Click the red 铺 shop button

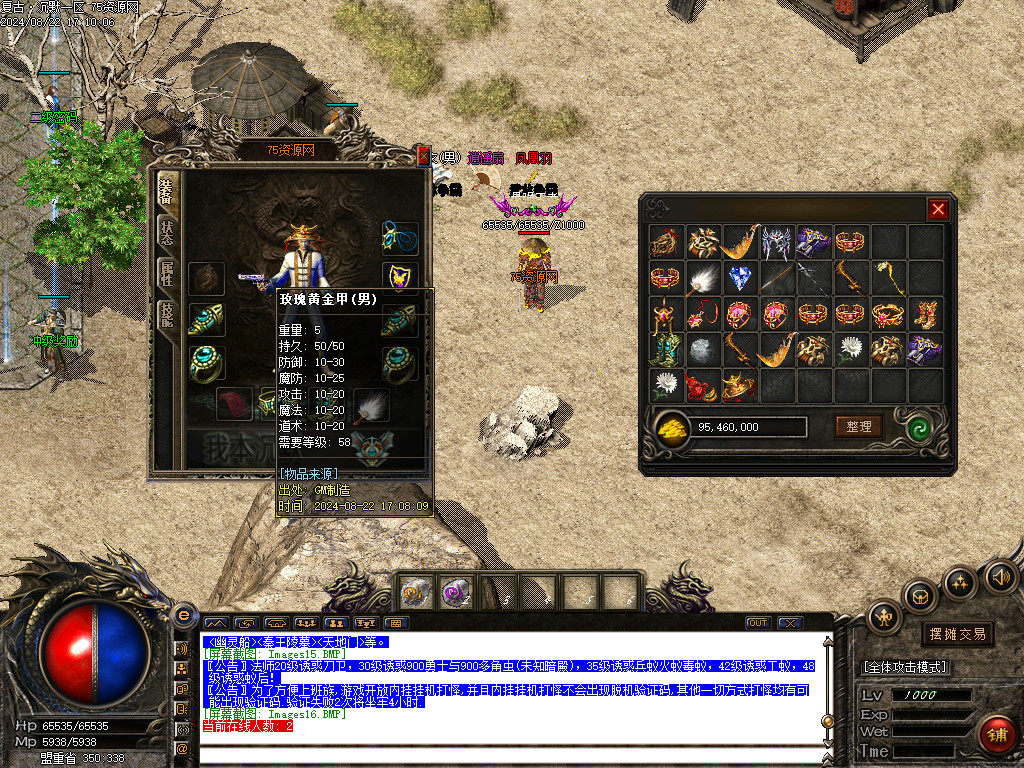[x=996, y=735]
